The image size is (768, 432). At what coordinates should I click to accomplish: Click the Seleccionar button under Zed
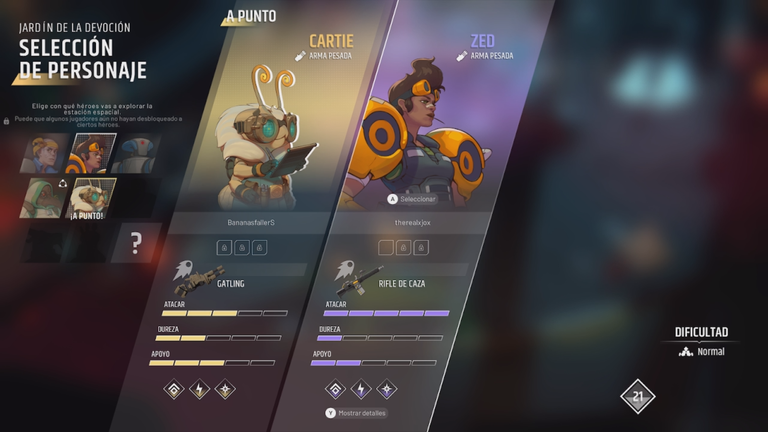coord(412,199)
